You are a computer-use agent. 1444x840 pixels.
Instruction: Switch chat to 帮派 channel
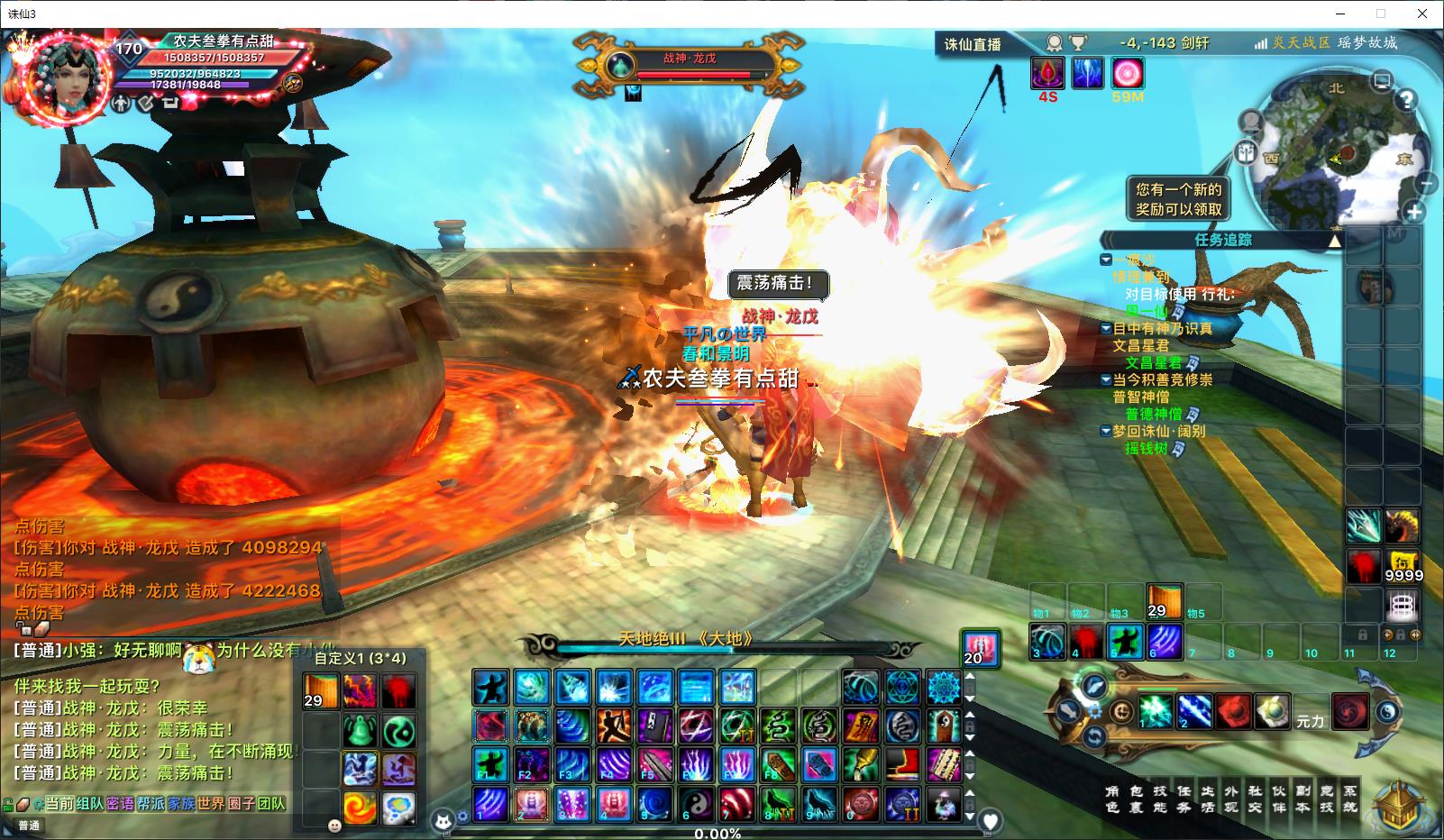click(151, 803)
